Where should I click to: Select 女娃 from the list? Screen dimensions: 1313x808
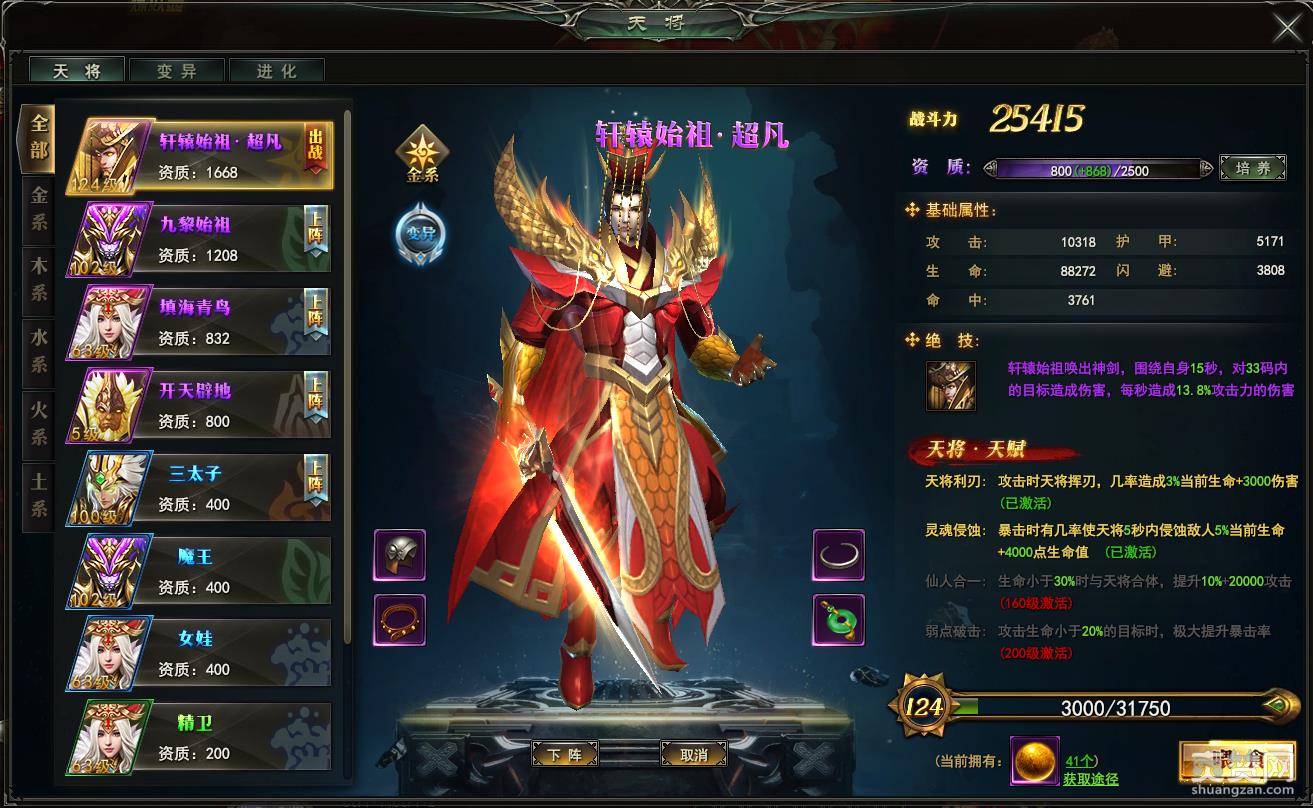pos(199,654)
